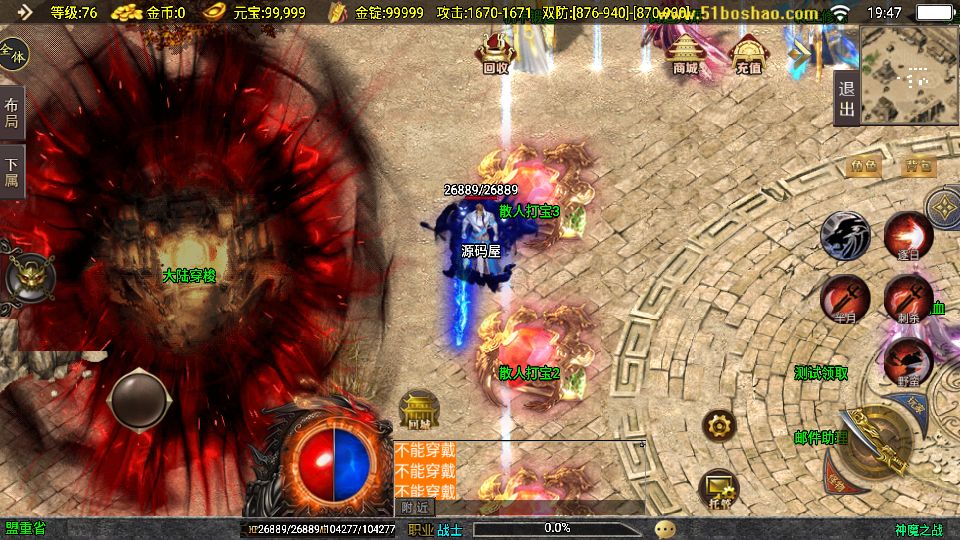Open the 角色 character panel
The width and height of the screenshot is (960, 540).
(x=863, y=167)
